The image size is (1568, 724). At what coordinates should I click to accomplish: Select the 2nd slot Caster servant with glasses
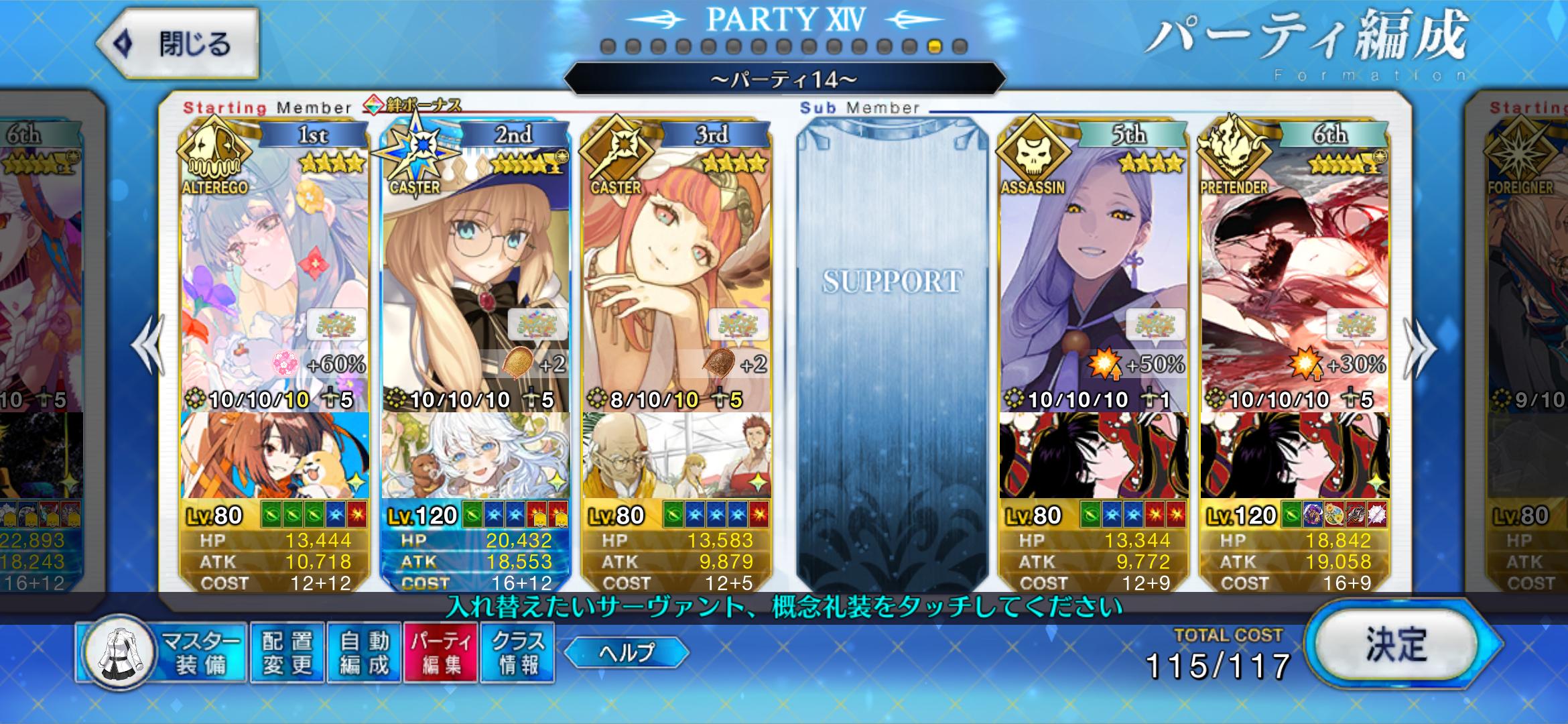tap(475, 268)
